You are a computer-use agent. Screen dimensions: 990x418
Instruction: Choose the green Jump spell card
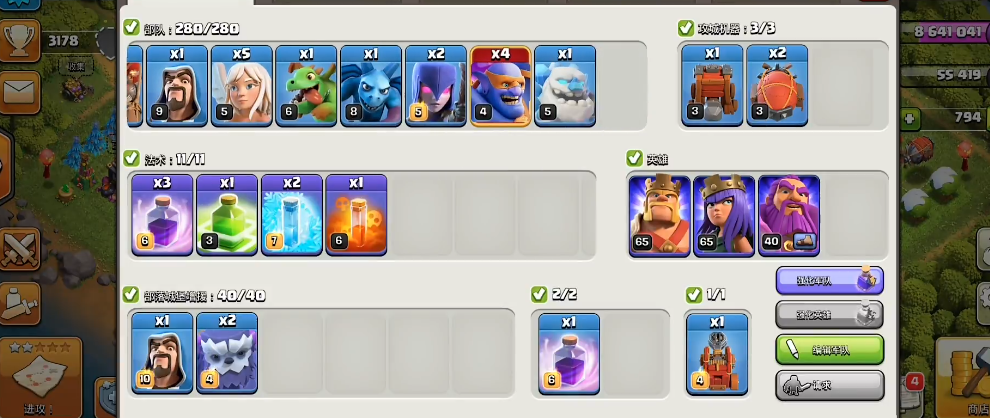click(x=227, y=214)
